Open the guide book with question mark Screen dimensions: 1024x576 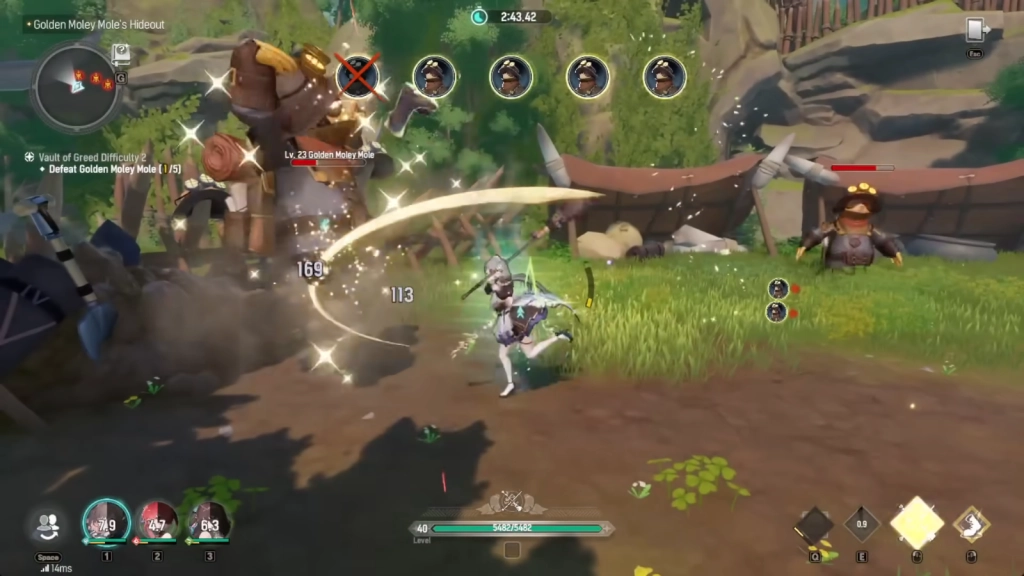121,55
